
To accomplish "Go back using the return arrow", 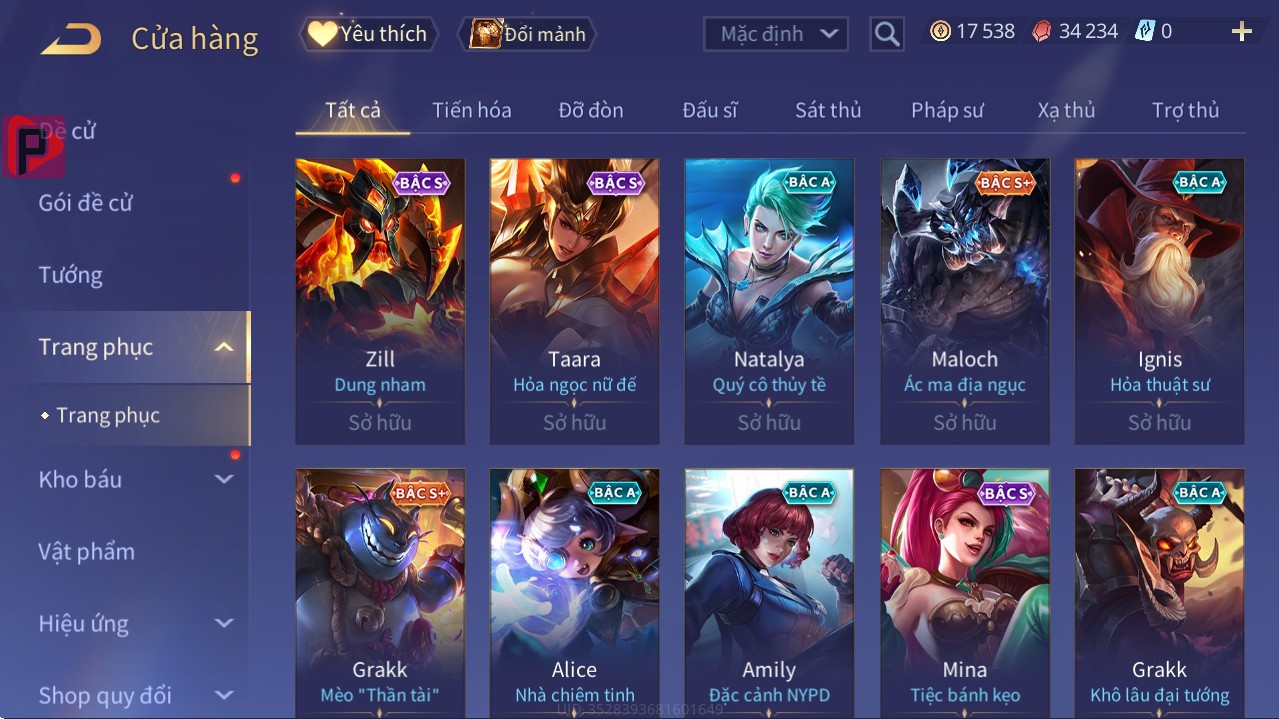I will click(x=71, y=40).
